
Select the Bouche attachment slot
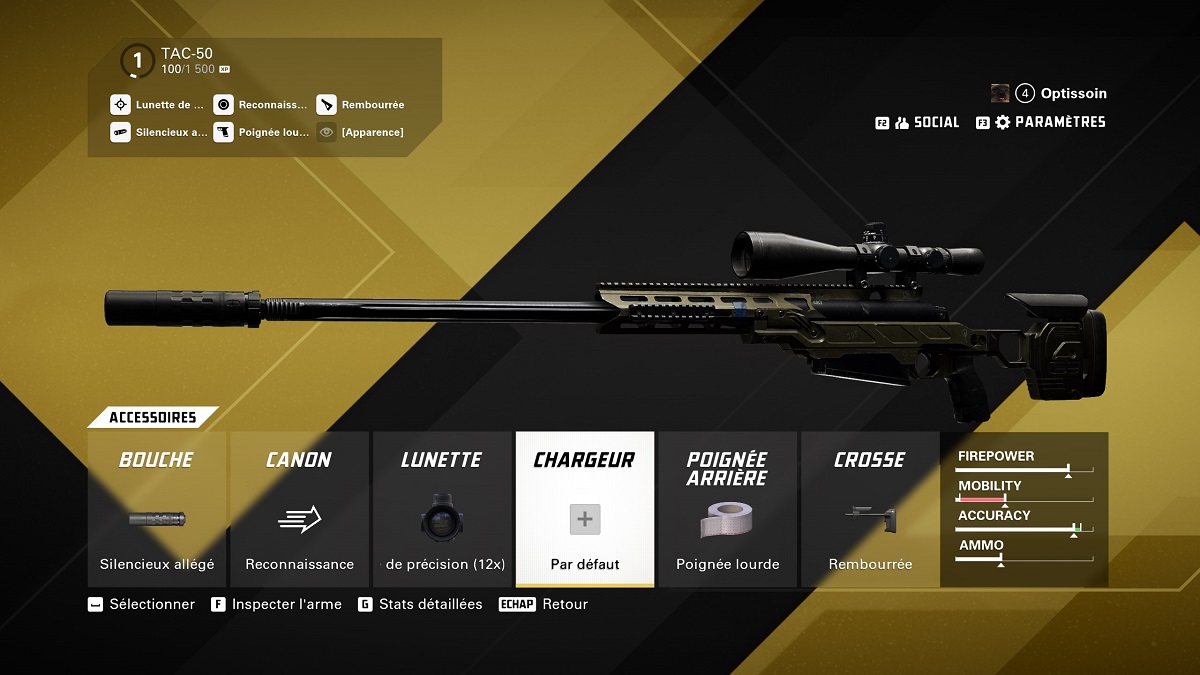point(157,509)
